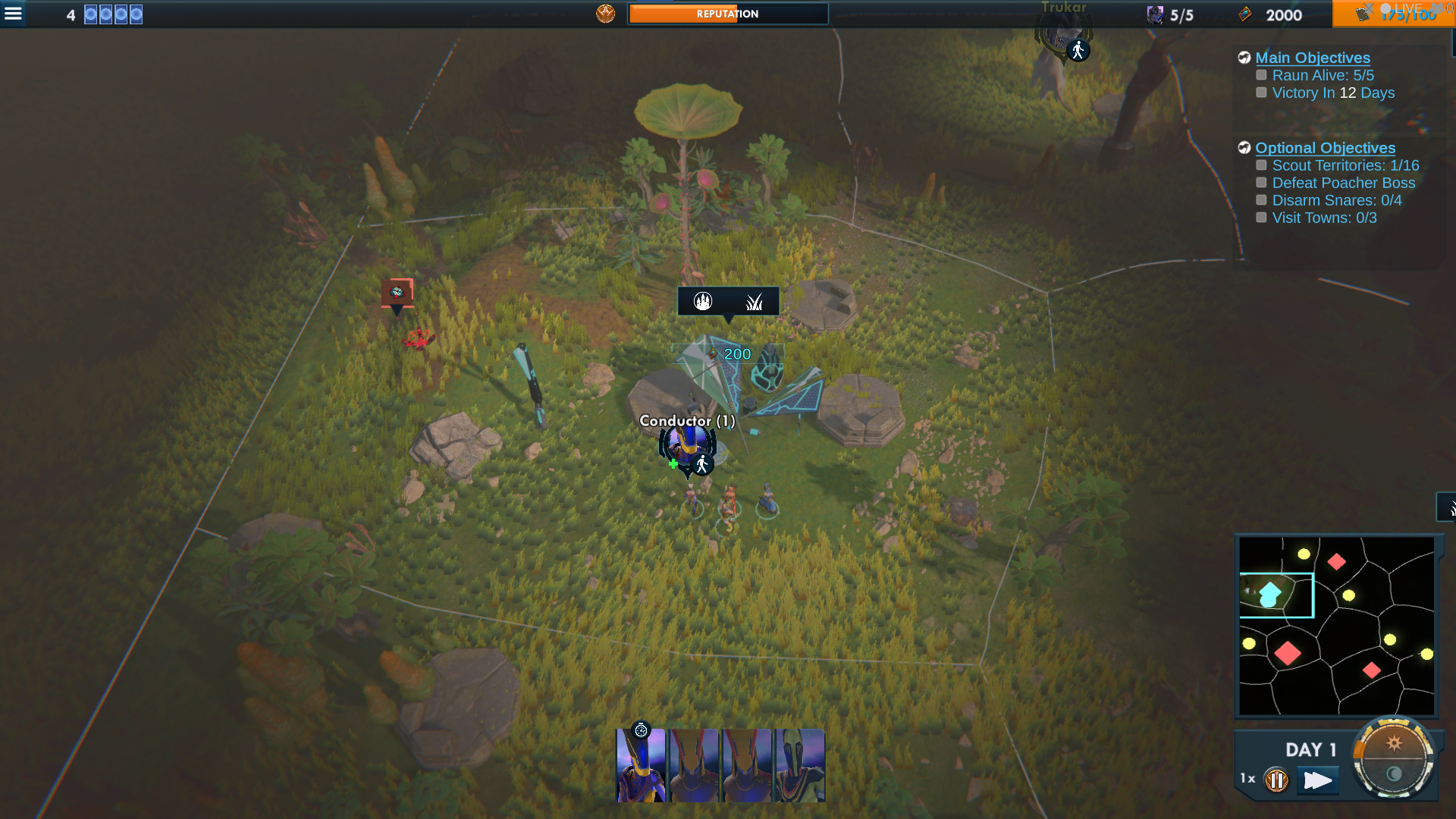Select the Conductor (1) party marker
Image resolution: width=1456 pixels, height=819 pixels.
click(687, 446)
